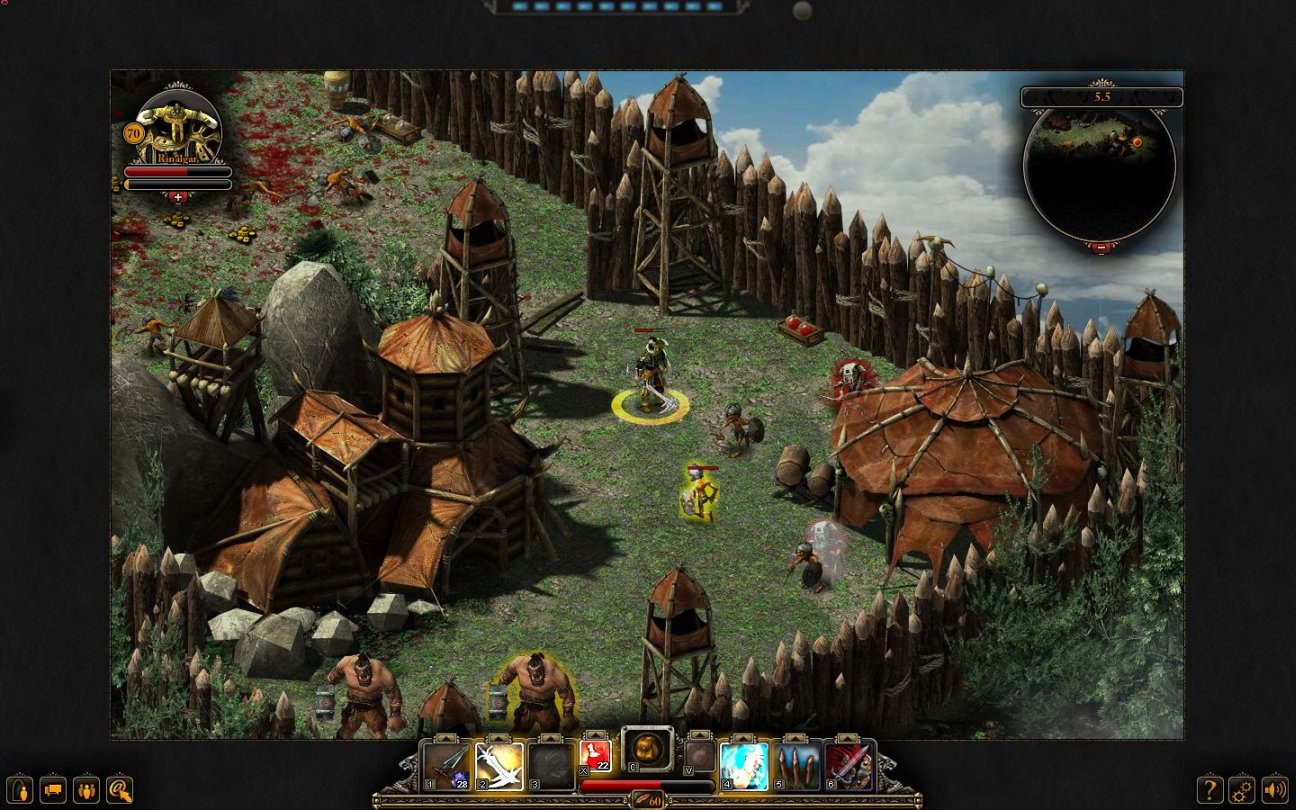Toggle sound with the speaker icon
Viewport: 1296px width, 810px height.
1274,788
